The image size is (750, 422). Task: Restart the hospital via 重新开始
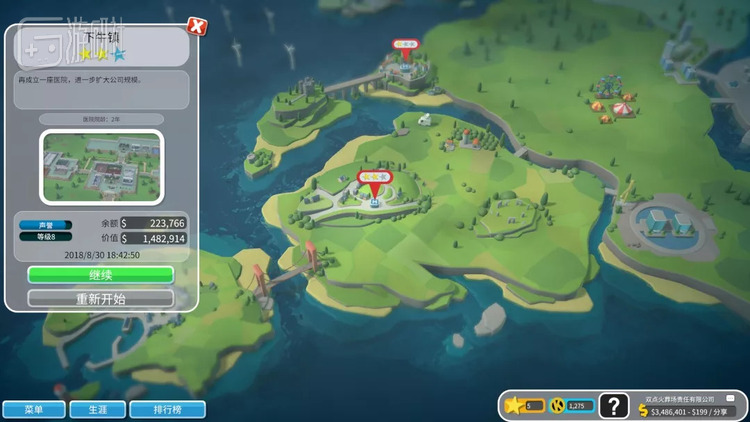(x=100, y=298)
